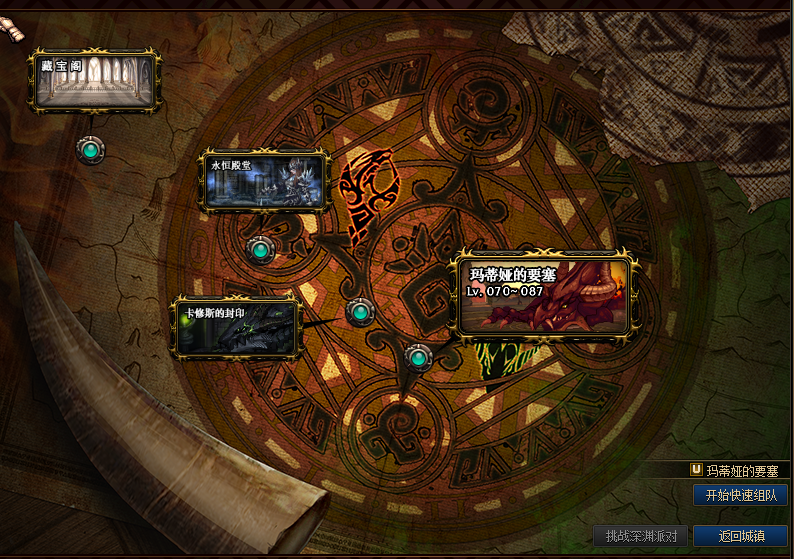Click the teal orb marker beneath 永恒殿堂
This screenshot has width=794, height=559.
tap(259, 248)
